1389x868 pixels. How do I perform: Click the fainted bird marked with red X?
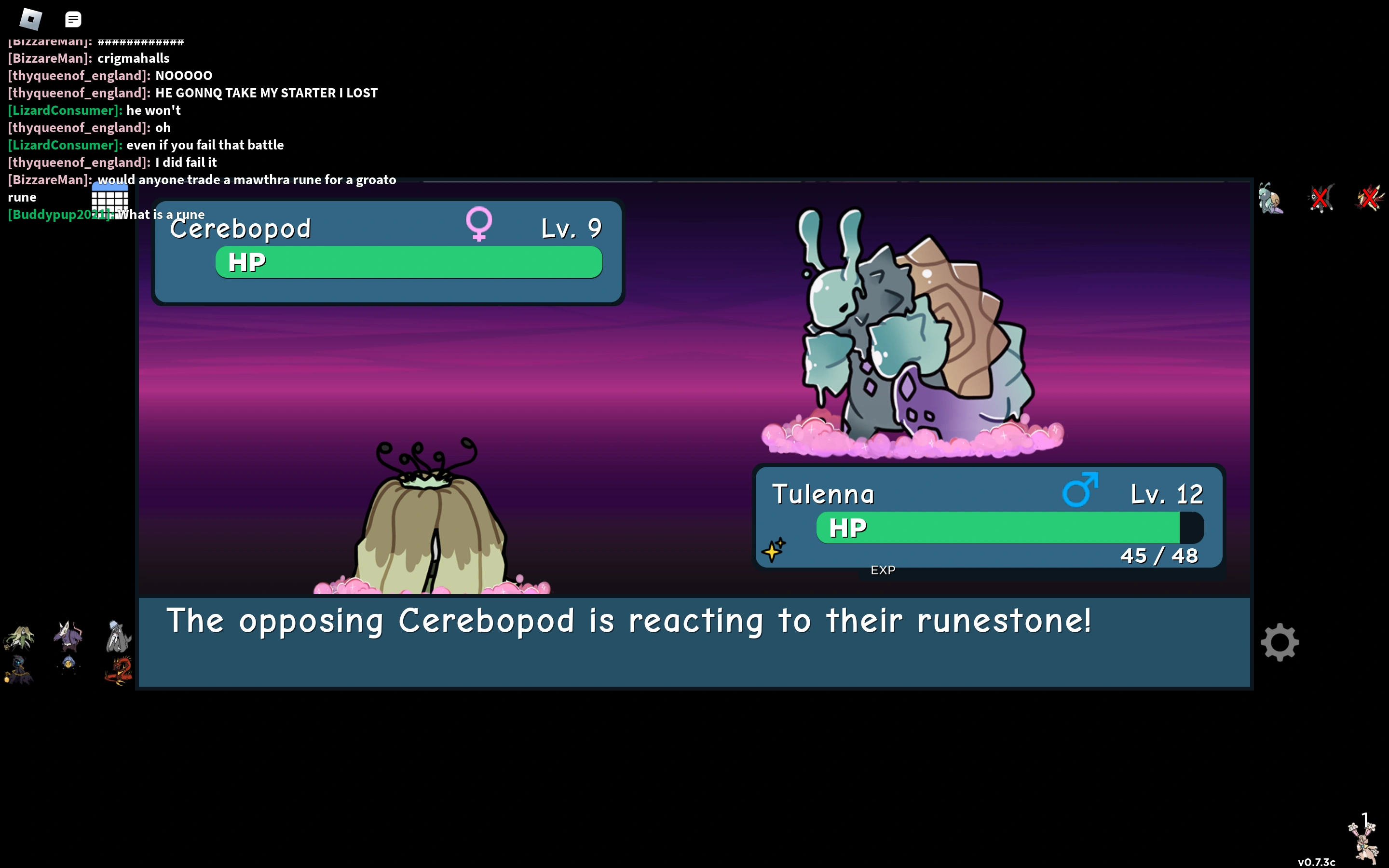pyautogui.click(x=1370, y=198)
